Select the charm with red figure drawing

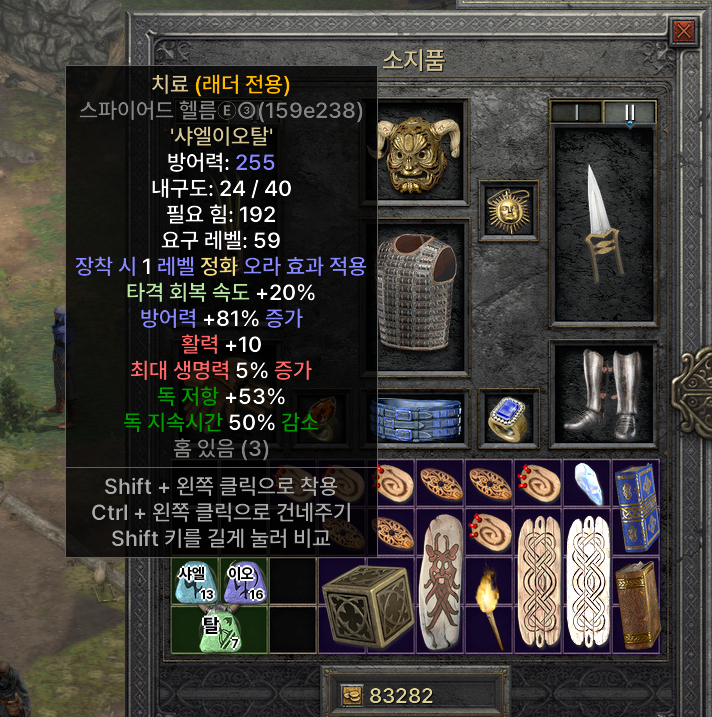pos(441,581)
